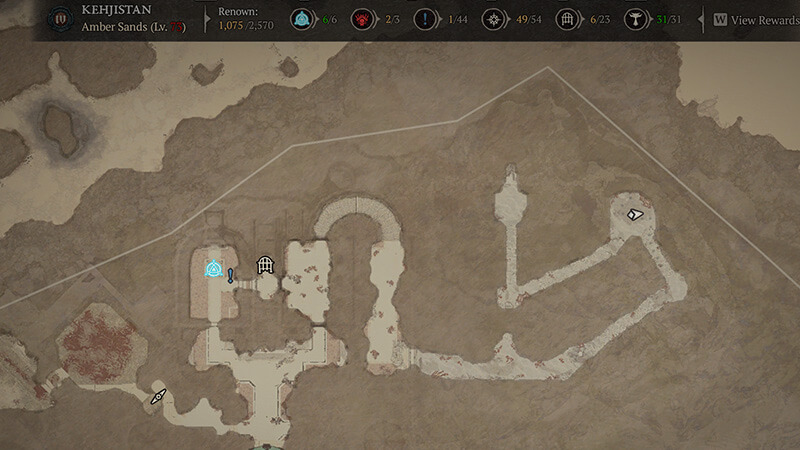This screenshot has height=450, width=800.
Task: Select the white arrow marker on the map
Action: pyautogui.click(x=634, y=214)
